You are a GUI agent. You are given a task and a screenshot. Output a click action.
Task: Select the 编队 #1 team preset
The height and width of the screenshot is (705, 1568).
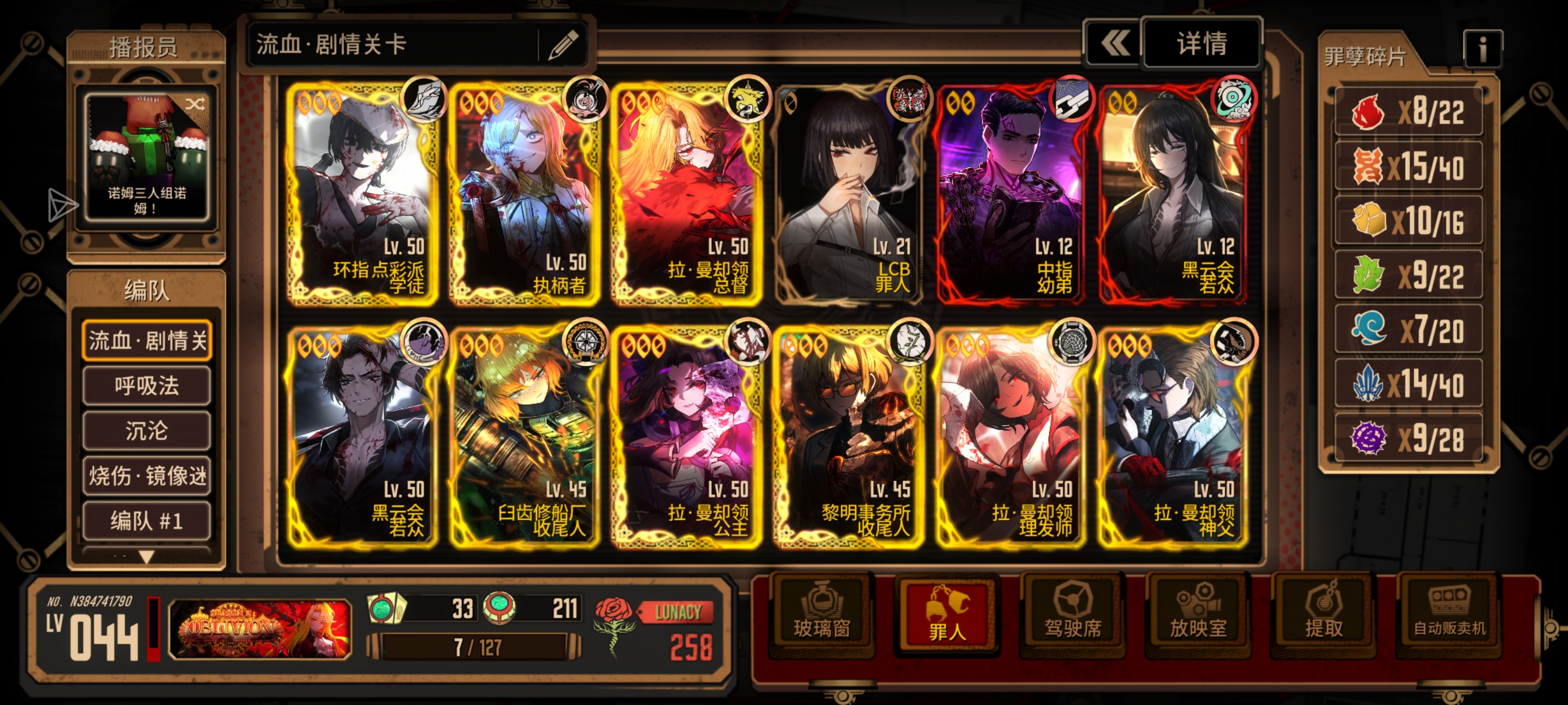point(147,521)
